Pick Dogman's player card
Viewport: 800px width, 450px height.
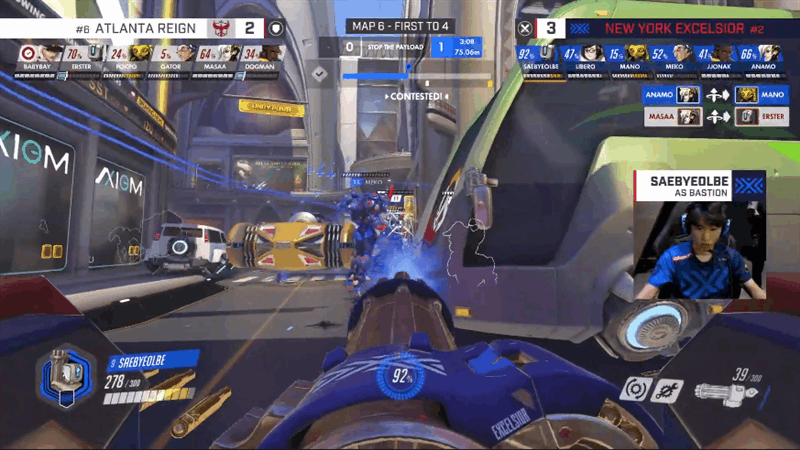(267, 57)
